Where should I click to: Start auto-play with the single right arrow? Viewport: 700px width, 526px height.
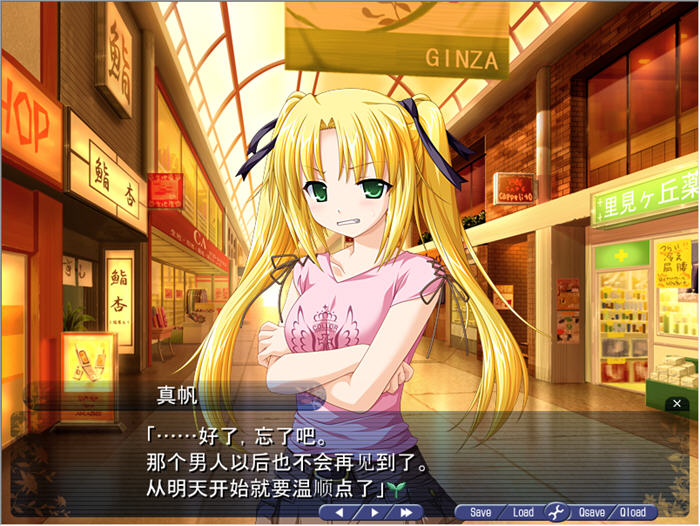[x=374, y=512]
